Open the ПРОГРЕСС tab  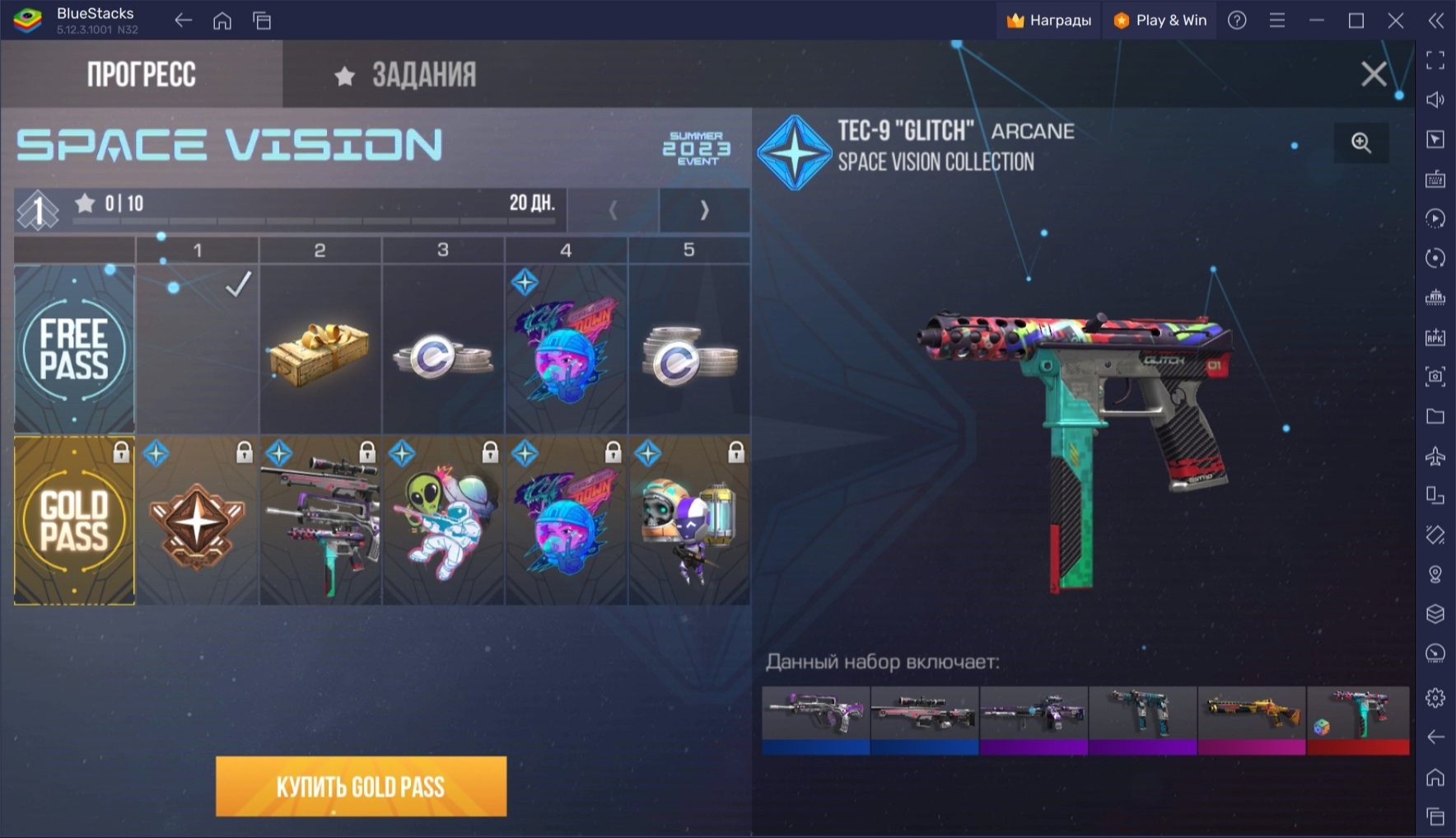tap(141, 75)
